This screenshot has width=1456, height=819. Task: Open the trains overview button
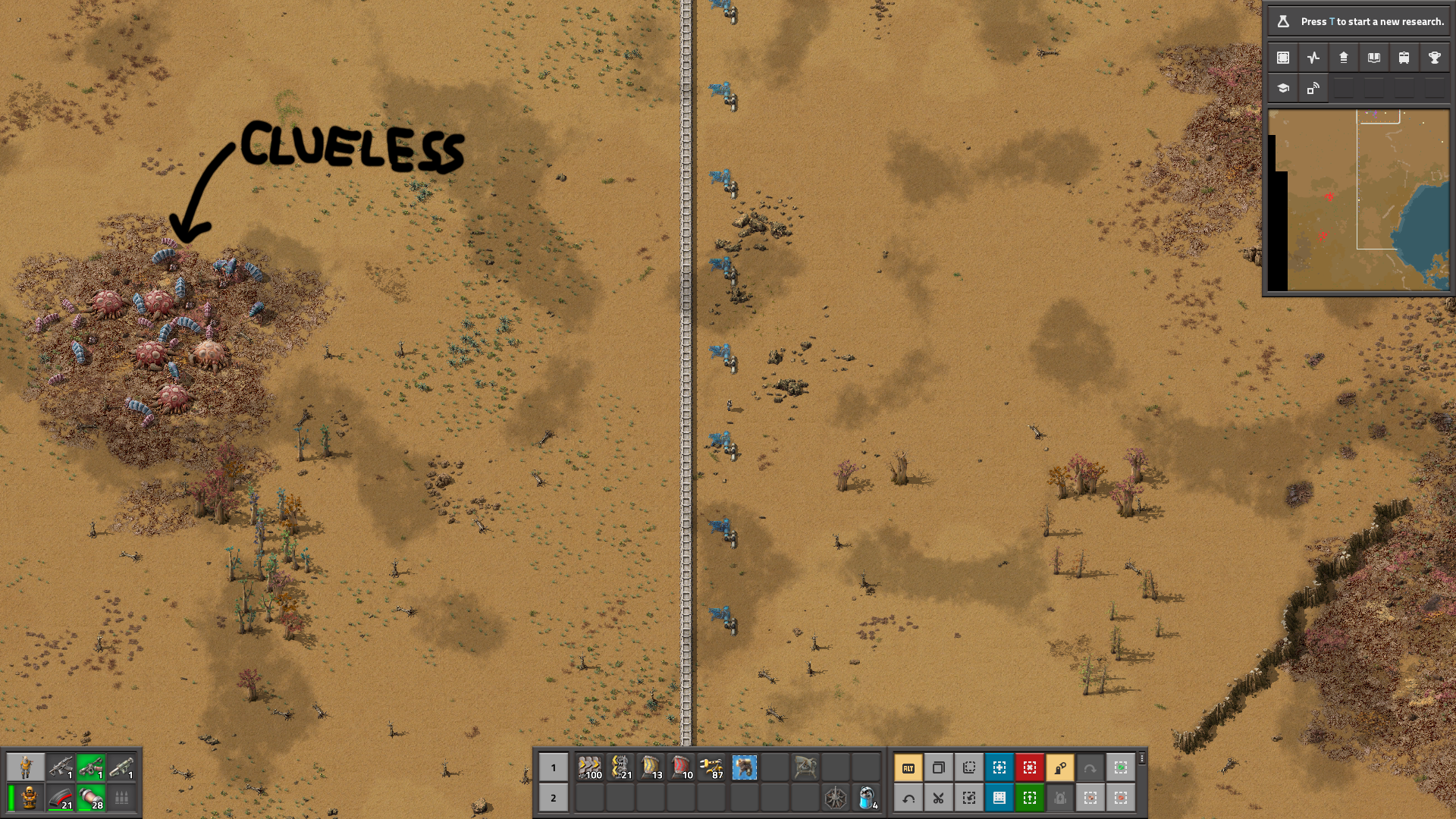pos(1404,58)
